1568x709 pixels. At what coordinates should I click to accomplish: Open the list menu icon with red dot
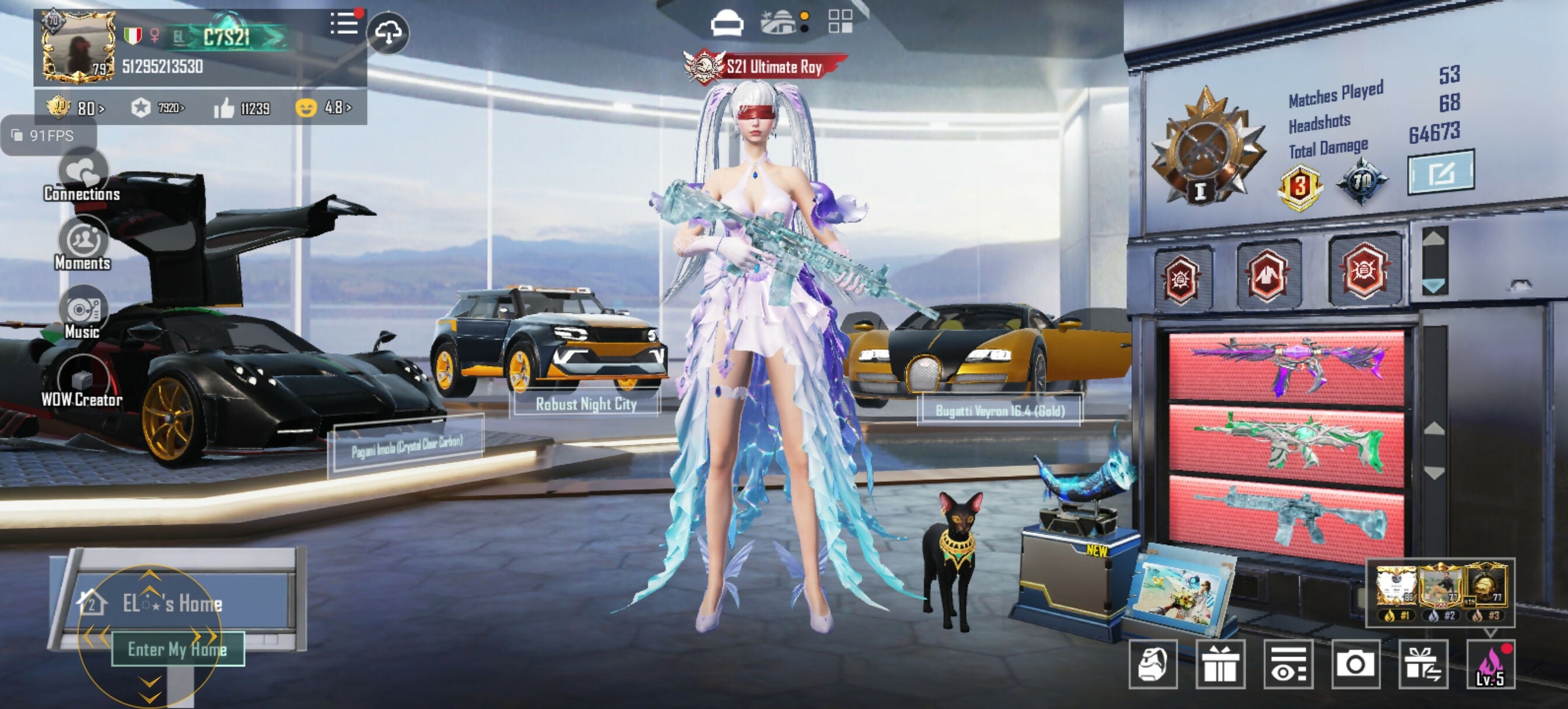pyautogui.click(x=345, y=24)
